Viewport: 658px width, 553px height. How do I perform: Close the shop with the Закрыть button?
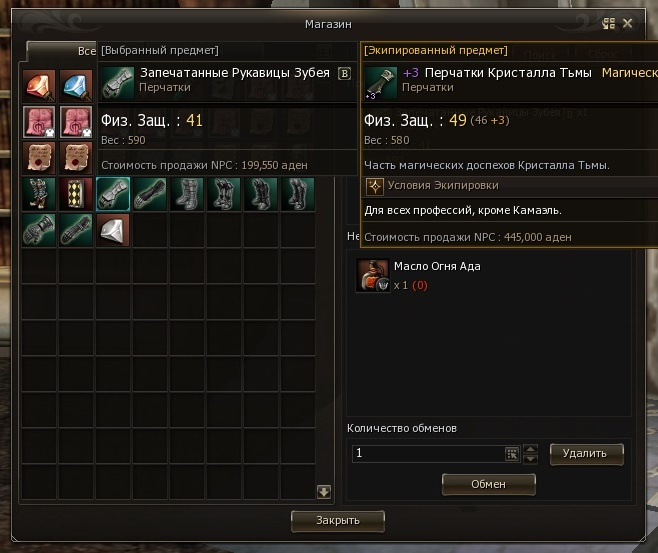point(338,520)
